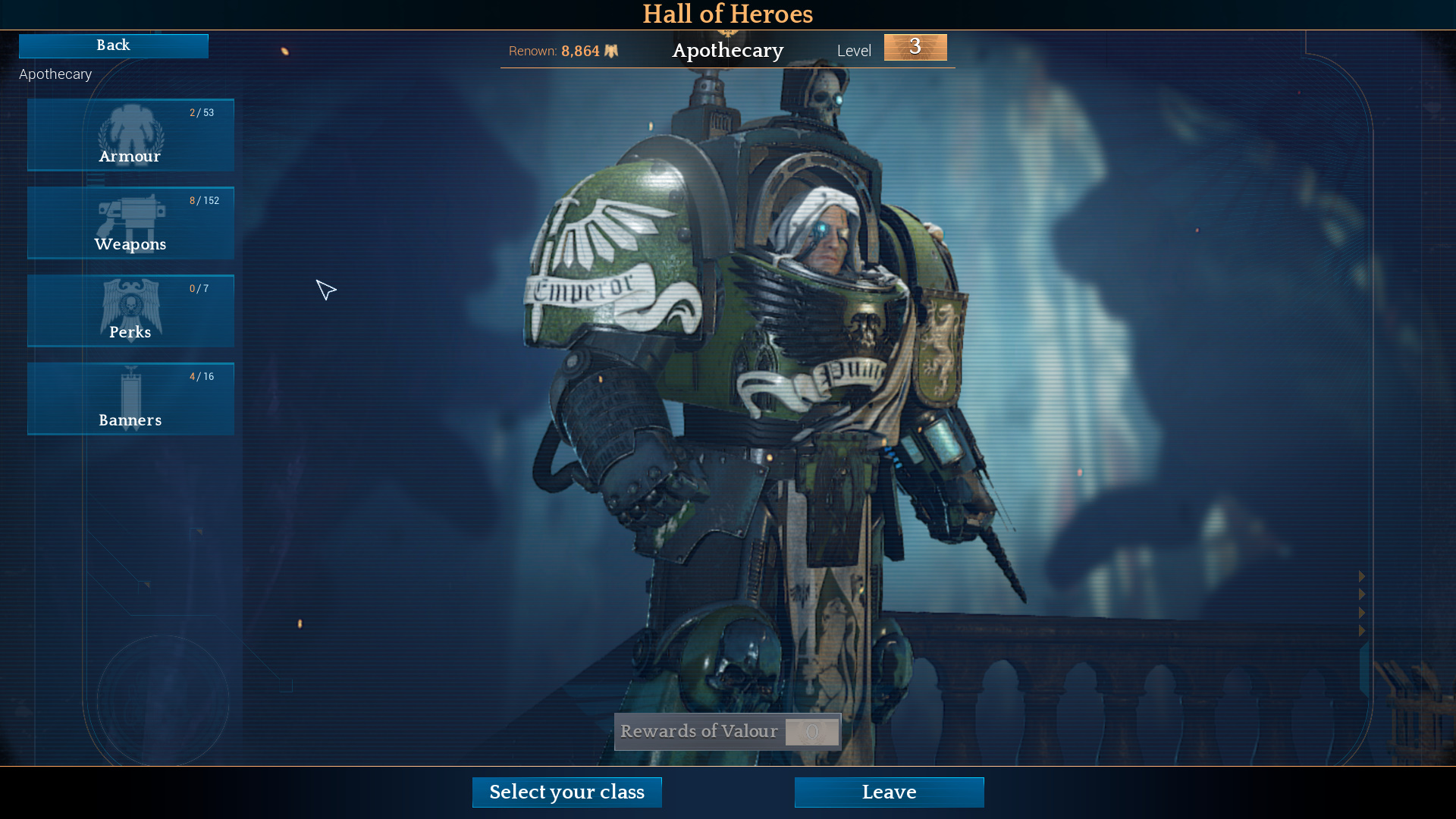This screenshot has height=819, width=1456.
Task: Go back using the Back button
Action: [x=114, y=45]
